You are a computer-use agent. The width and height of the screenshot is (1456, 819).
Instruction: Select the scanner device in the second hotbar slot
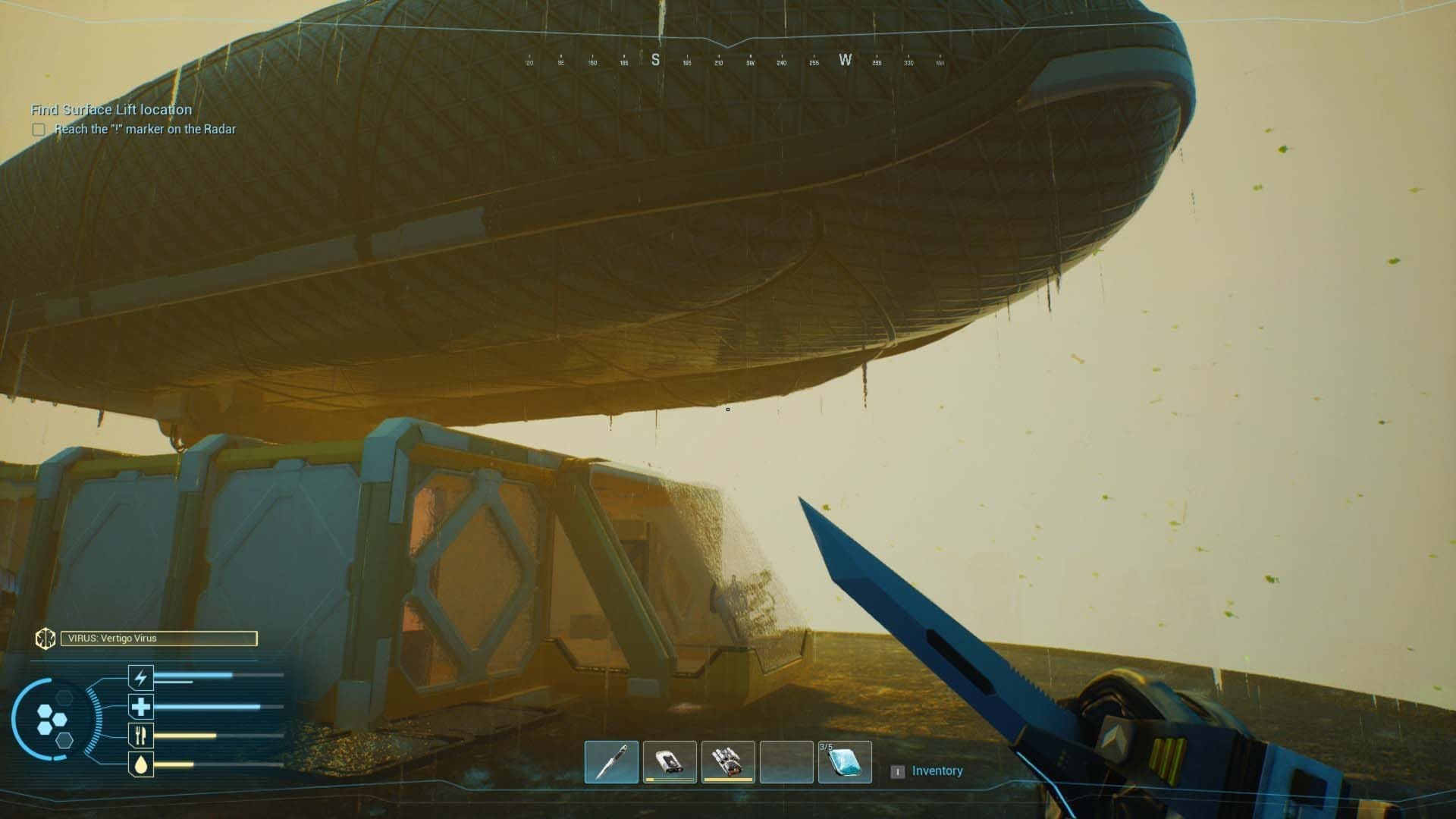670,761
